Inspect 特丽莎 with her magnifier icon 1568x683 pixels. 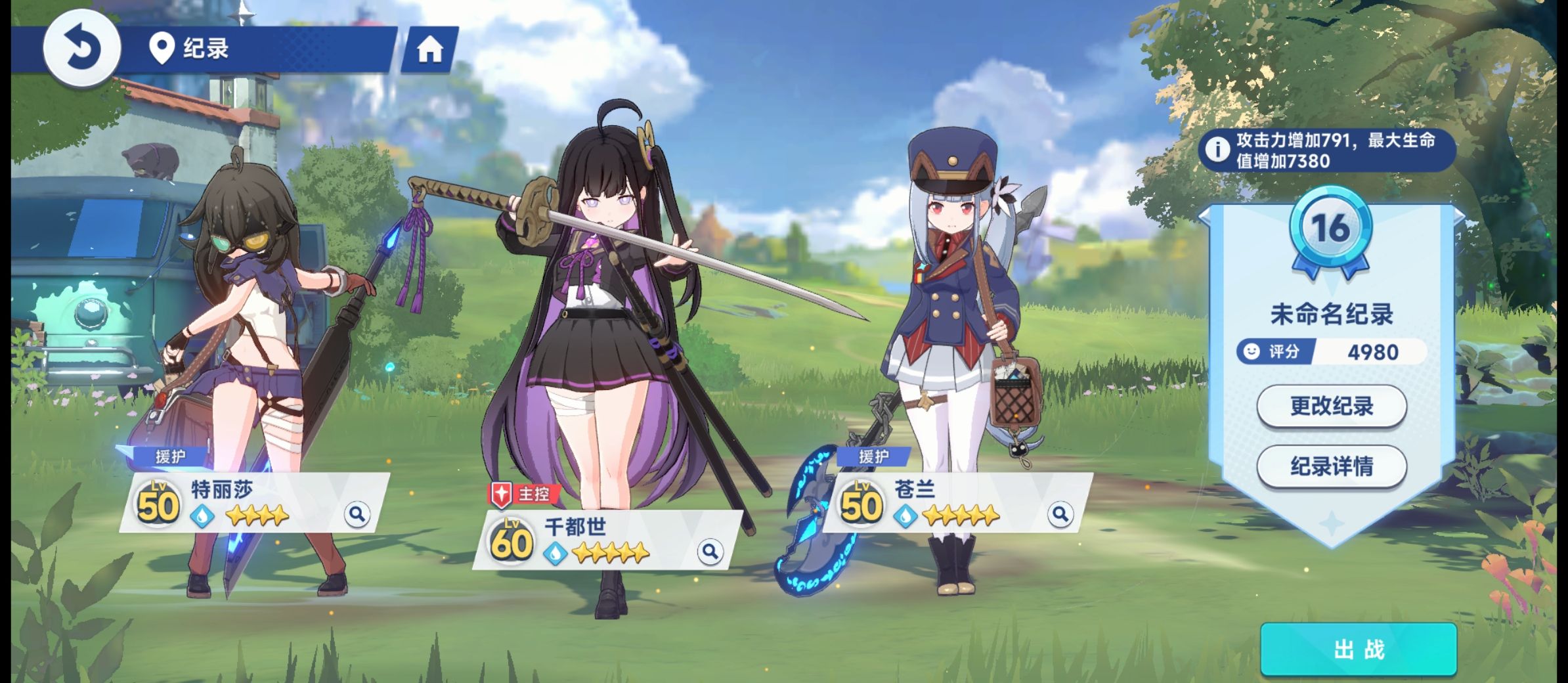(x=357, y=514)
